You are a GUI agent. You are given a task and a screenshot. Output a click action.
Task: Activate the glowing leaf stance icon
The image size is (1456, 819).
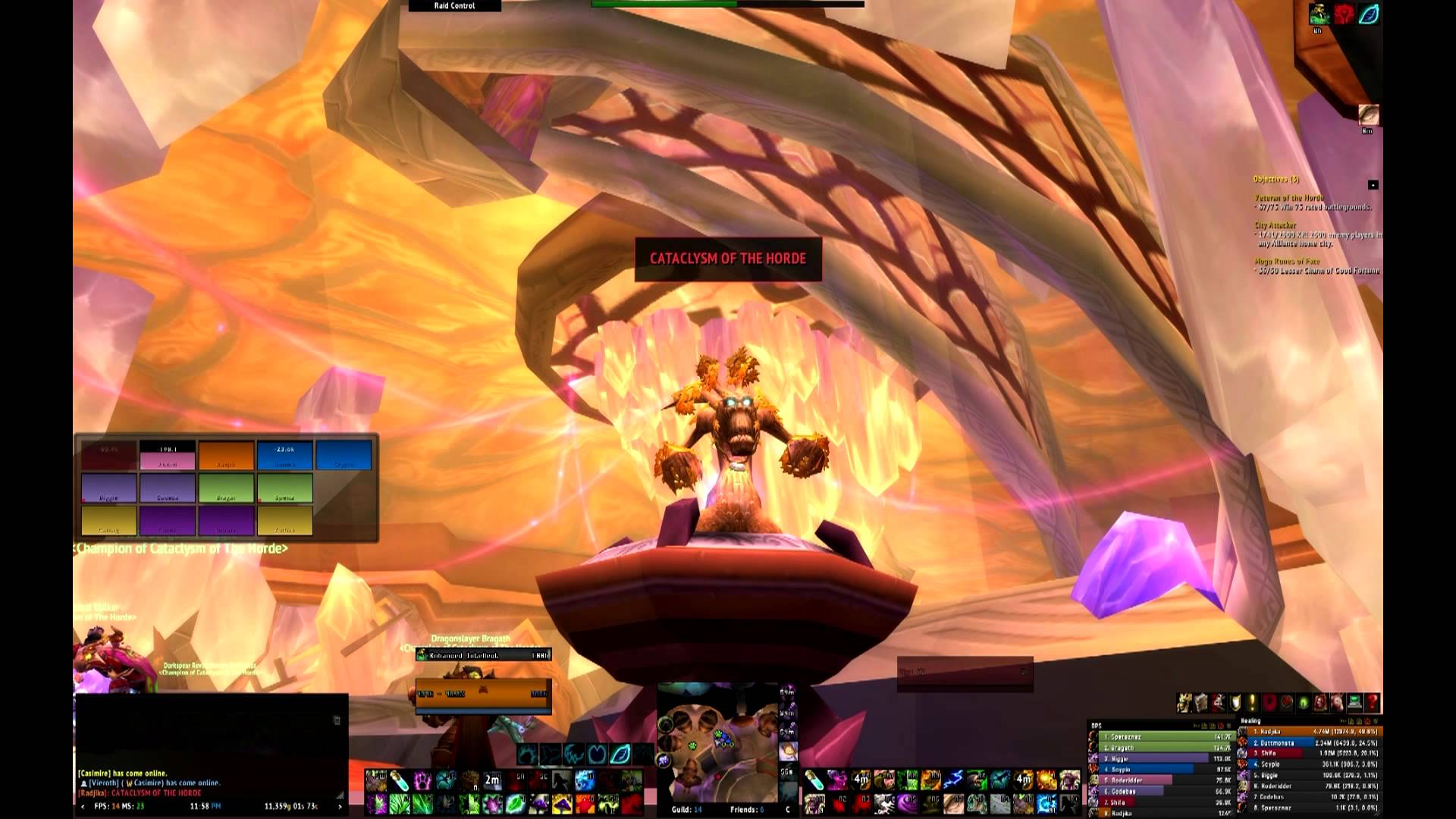click(620, 754)
